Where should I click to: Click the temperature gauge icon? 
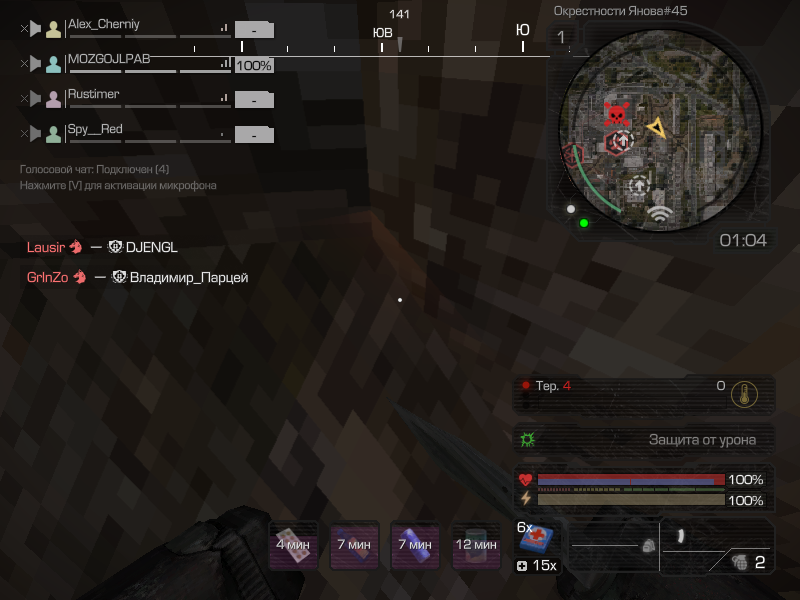(743, 393)
